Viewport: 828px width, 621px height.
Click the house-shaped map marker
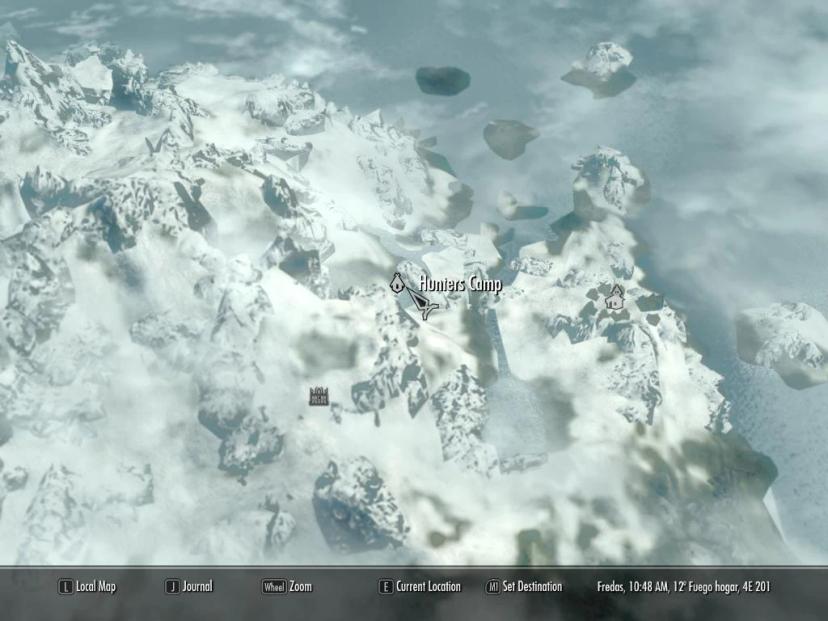pos(616,296)
